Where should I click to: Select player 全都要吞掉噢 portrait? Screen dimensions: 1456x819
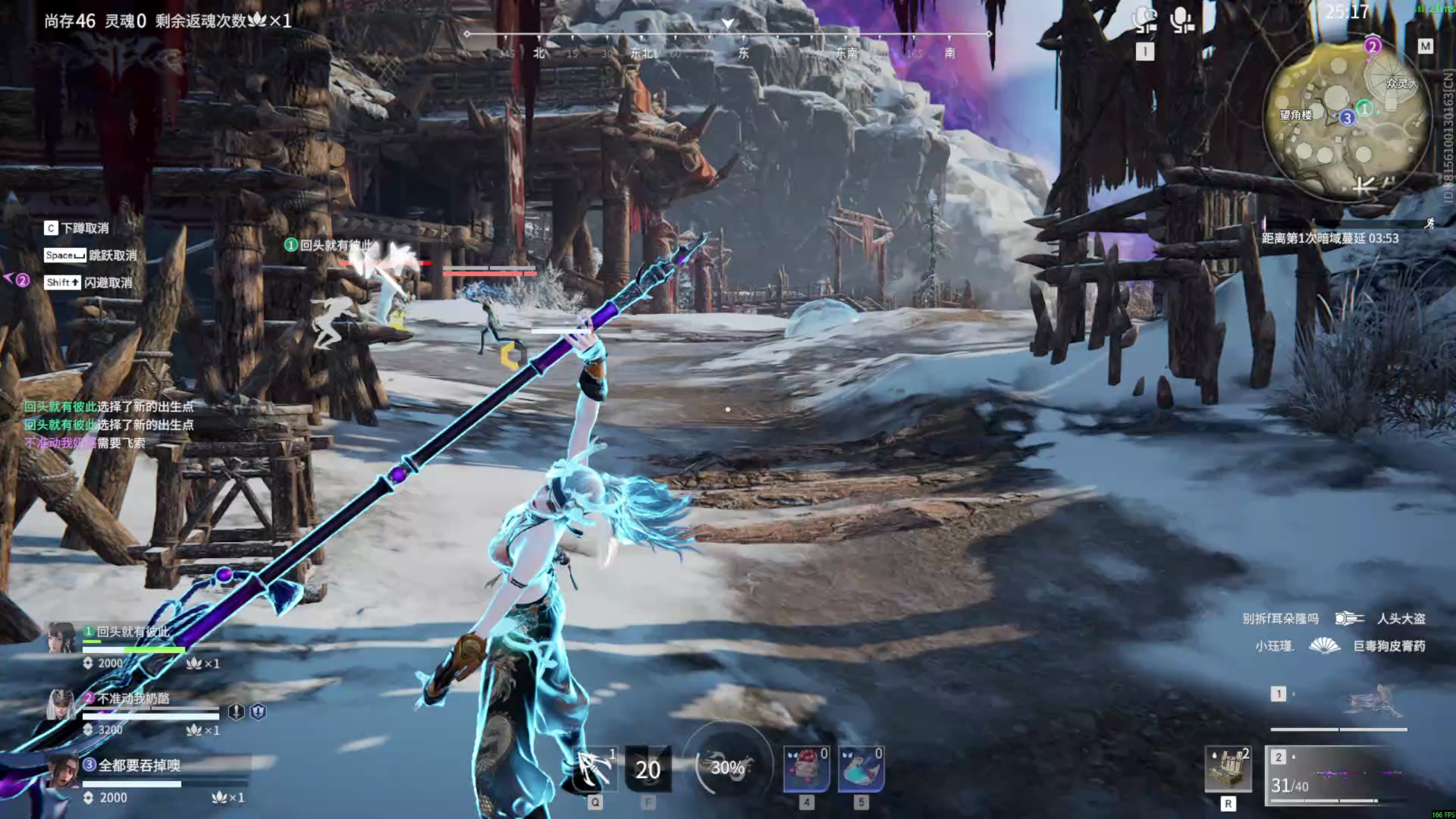61,772
